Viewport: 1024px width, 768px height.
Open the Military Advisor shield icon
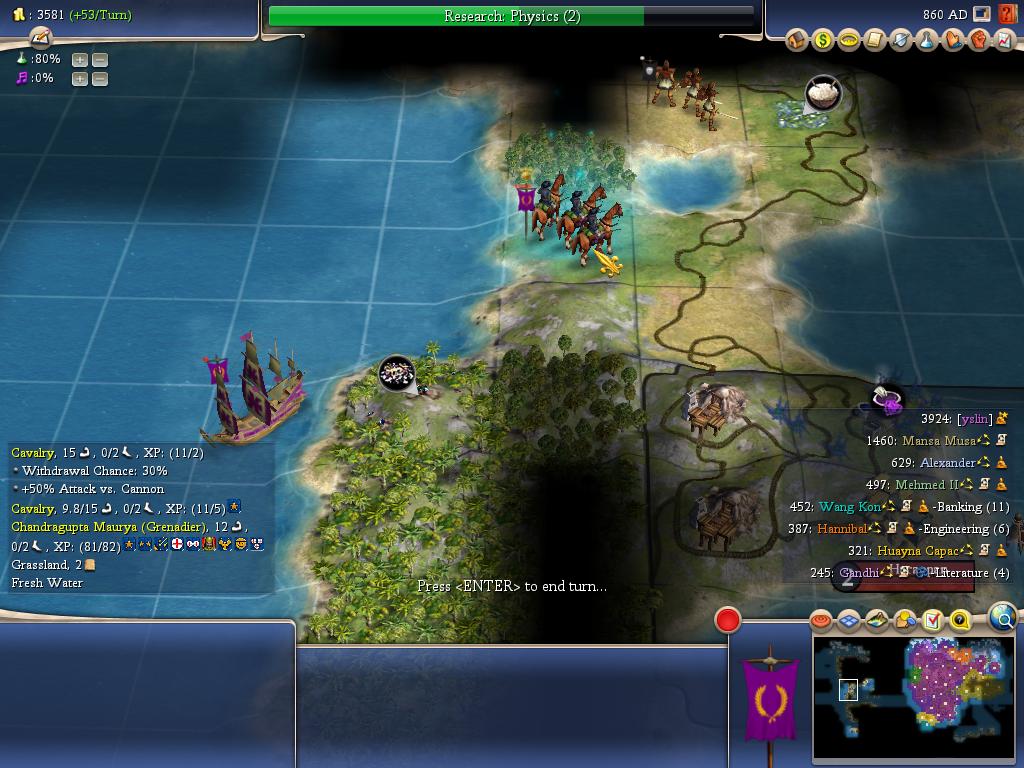901,40
